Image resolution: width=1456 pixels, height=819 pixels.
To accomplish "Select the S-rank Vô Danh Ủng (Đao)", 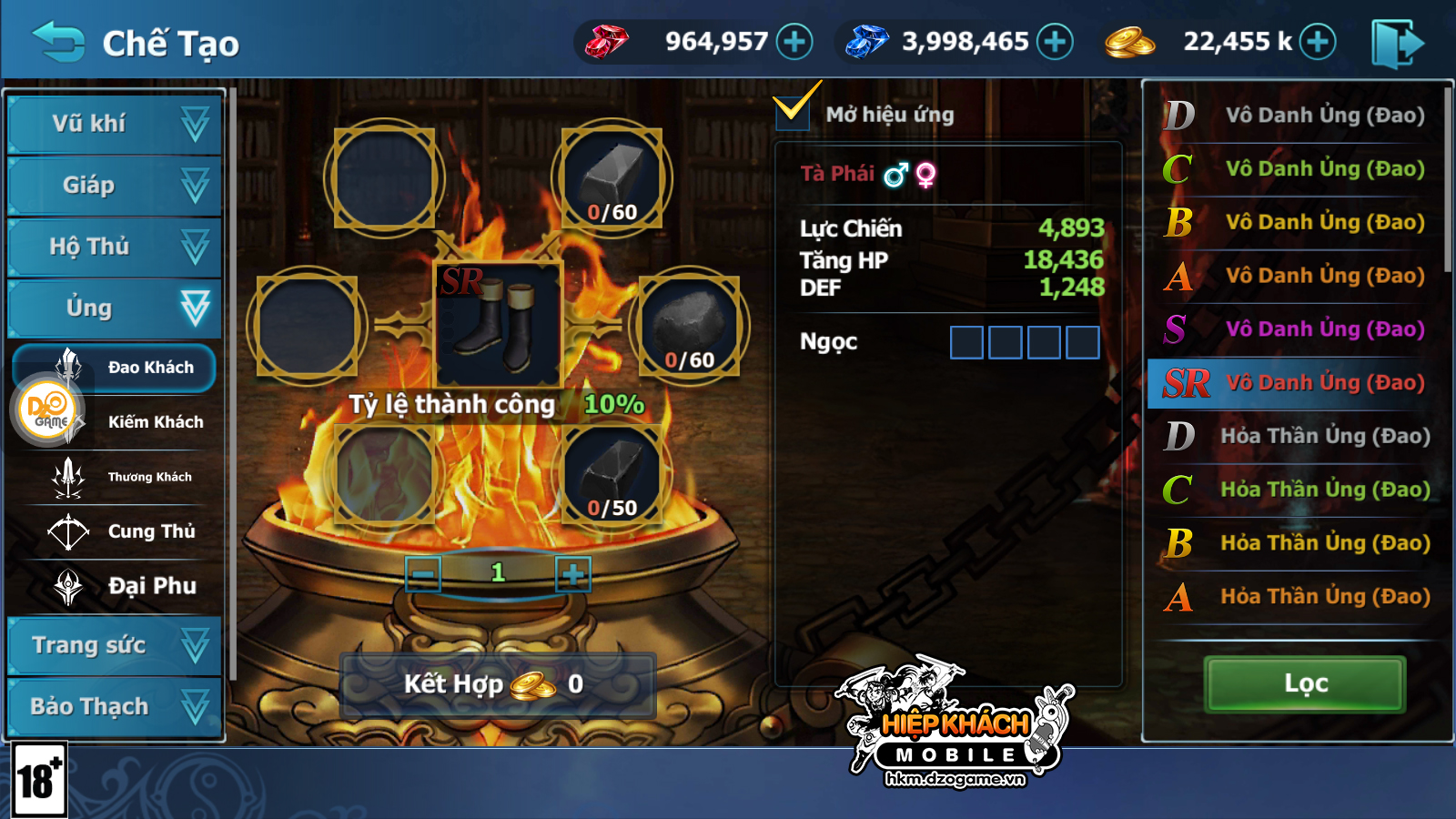I will (1298, 329).
